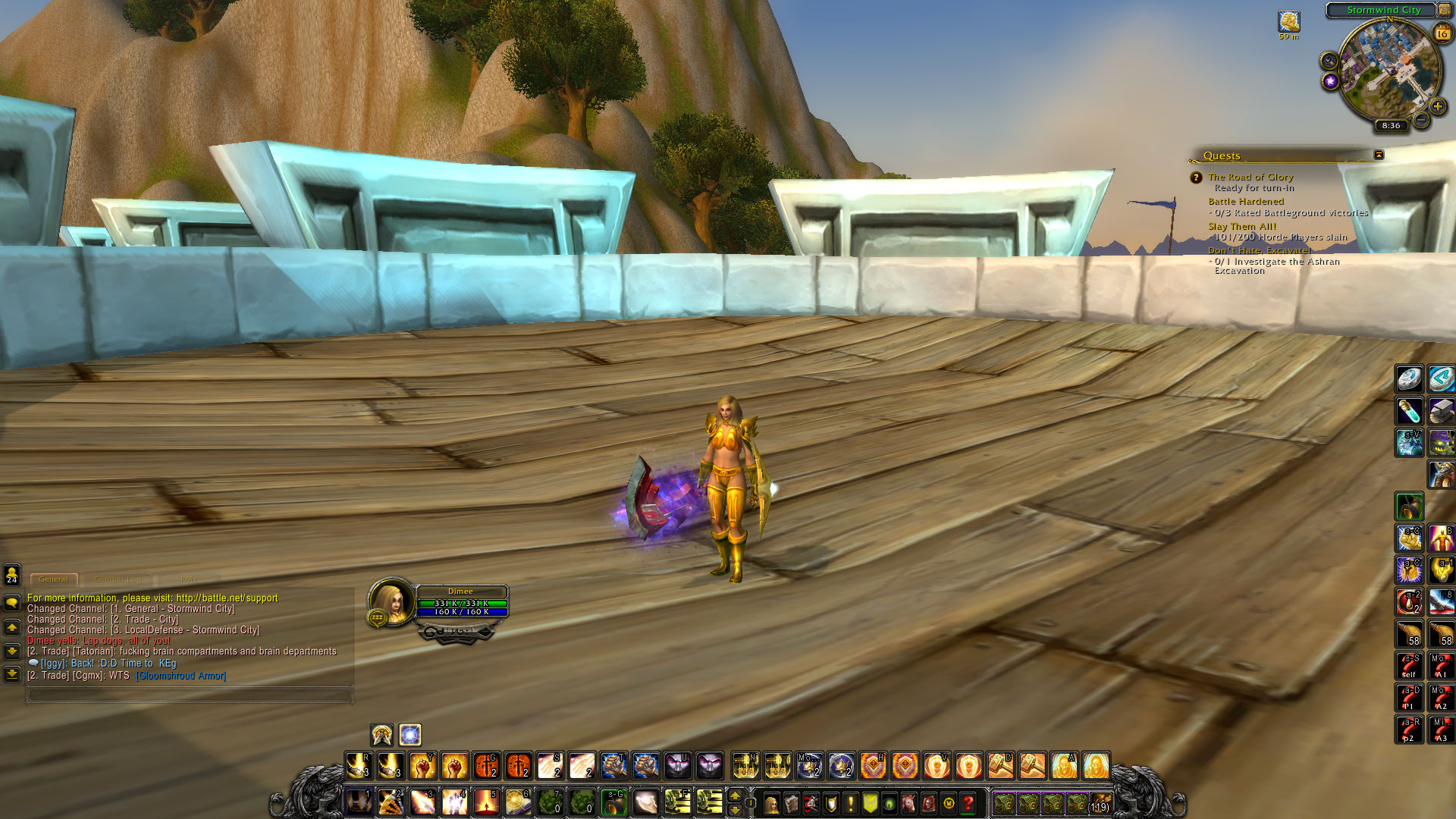Open the red question mark help button
The width and height of the screenshot is (1456, 819).
click(968, 803)
